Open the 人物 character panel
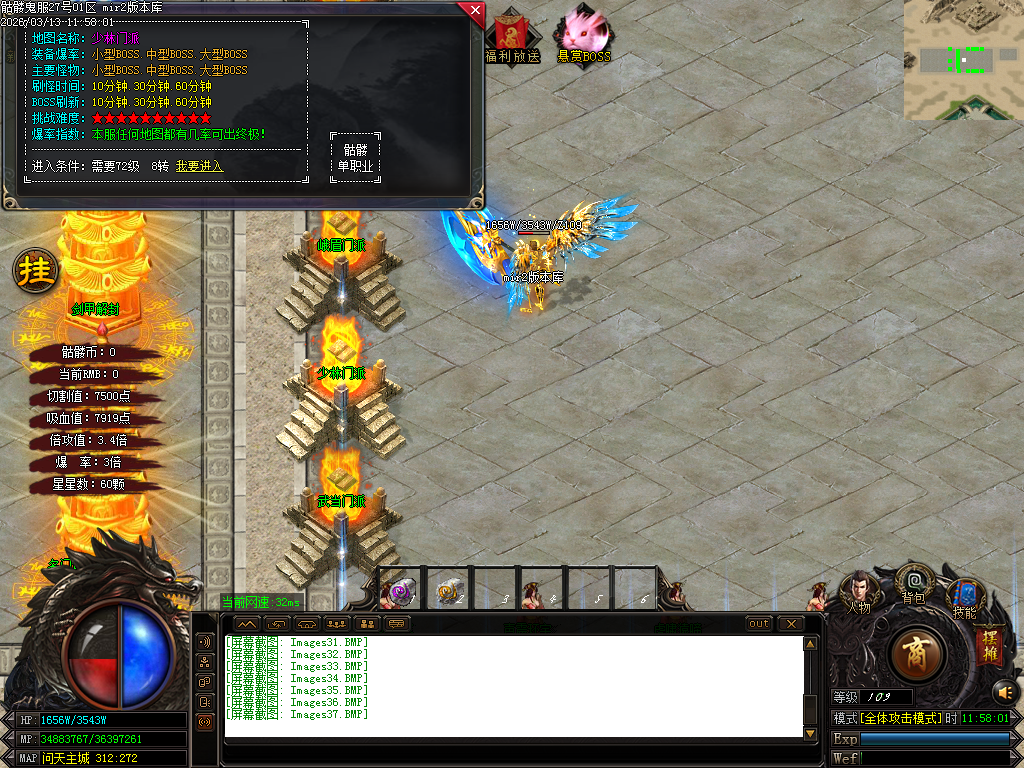The image size is (1024, 768). point(858,591)
